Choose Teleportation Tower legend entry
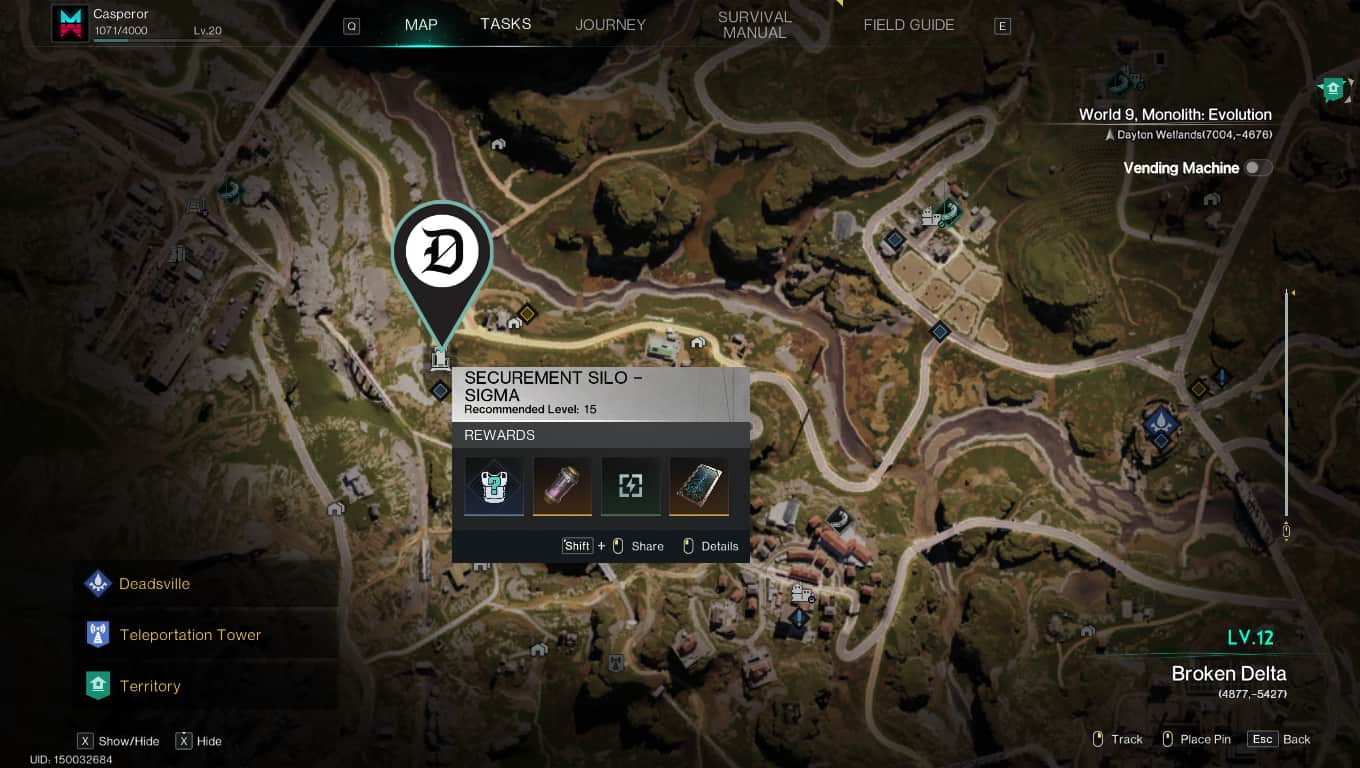This screenshot has width=1360, height=768. (x=189, y=635)
